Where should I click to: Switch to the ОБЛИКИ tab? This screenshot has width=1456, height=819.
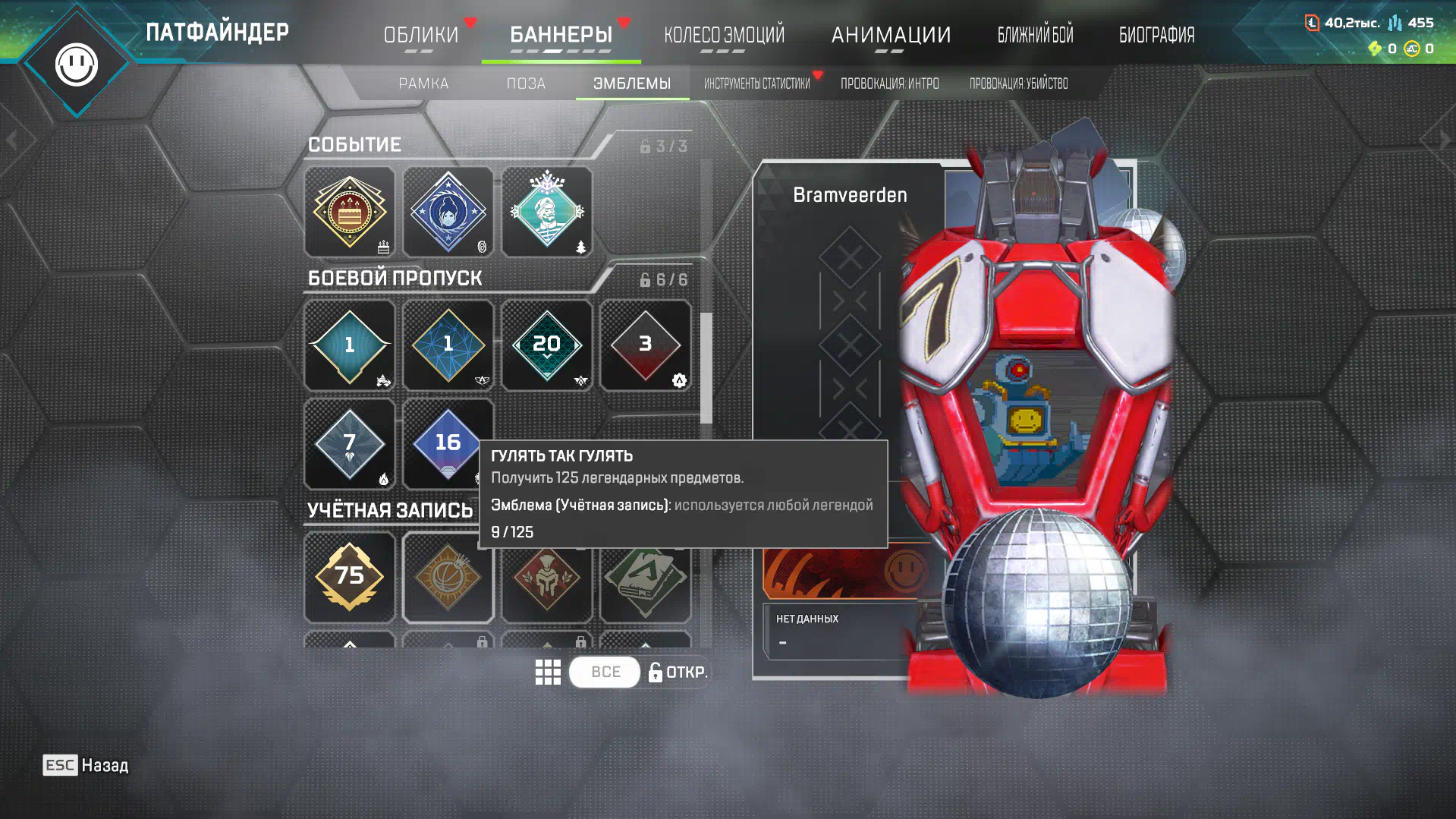(420, 35)
